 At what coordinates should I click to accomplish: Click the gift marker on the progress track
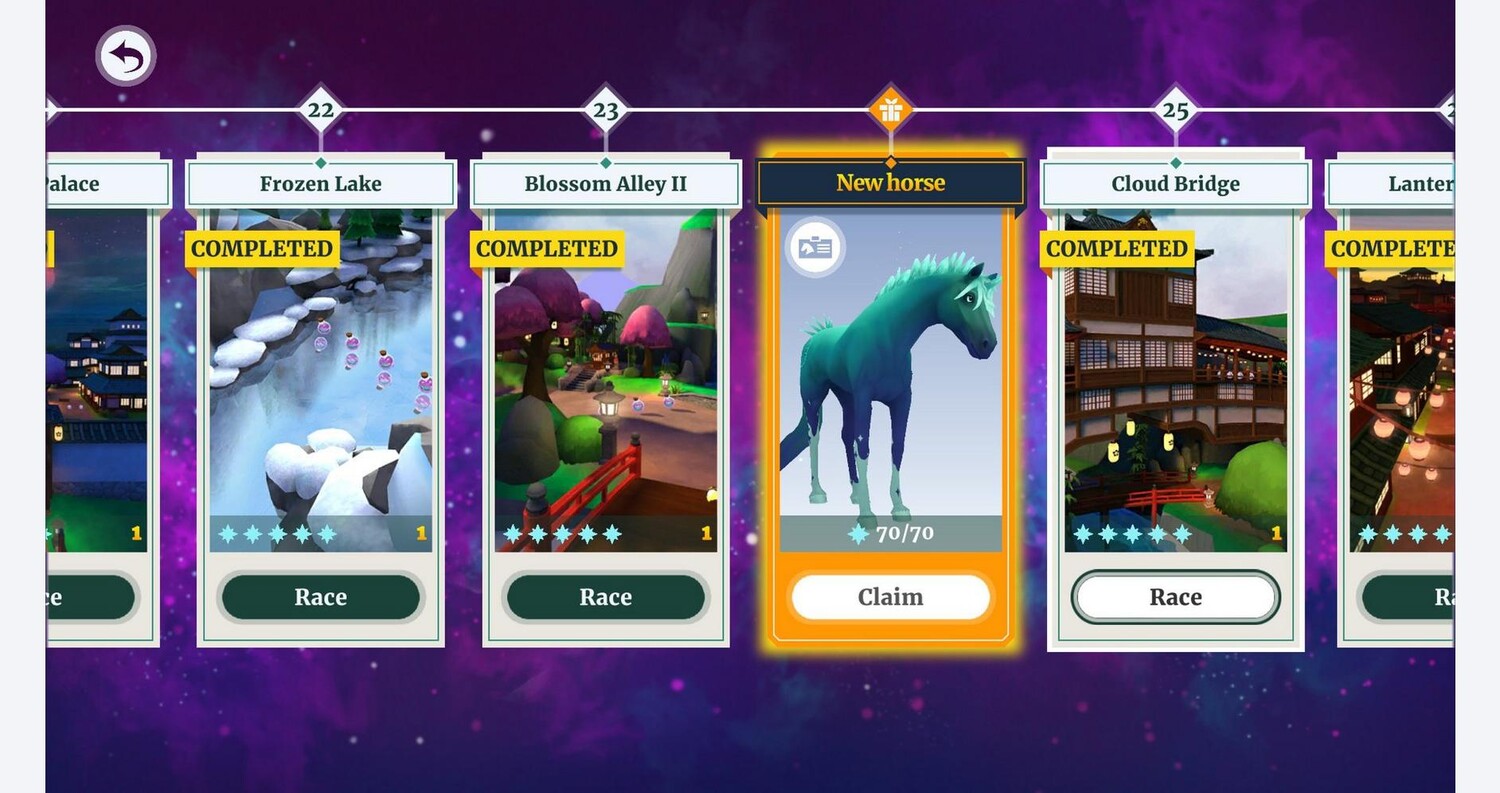pyautogui.click(x=891, y=109)
